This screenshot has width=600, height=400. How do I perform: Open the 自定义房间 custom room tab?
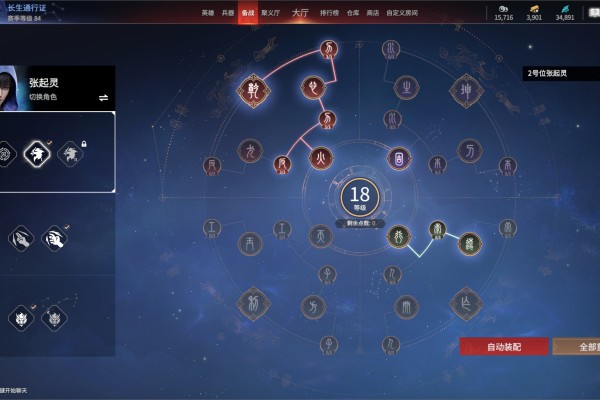pyautogui.click(x=400, y=13)
